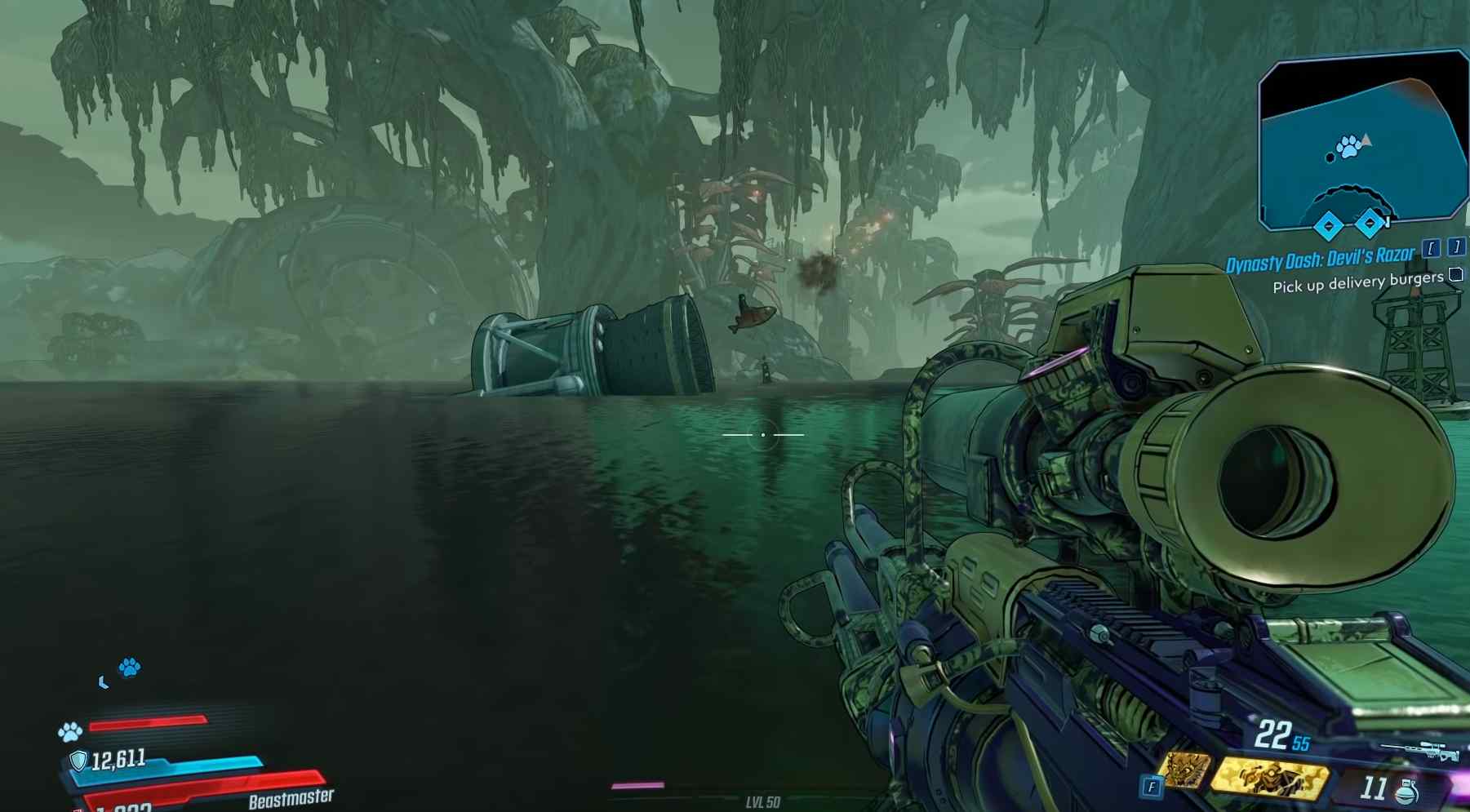
Task: Click the grenade icon beside the count 11
Action: [1406, 792]
